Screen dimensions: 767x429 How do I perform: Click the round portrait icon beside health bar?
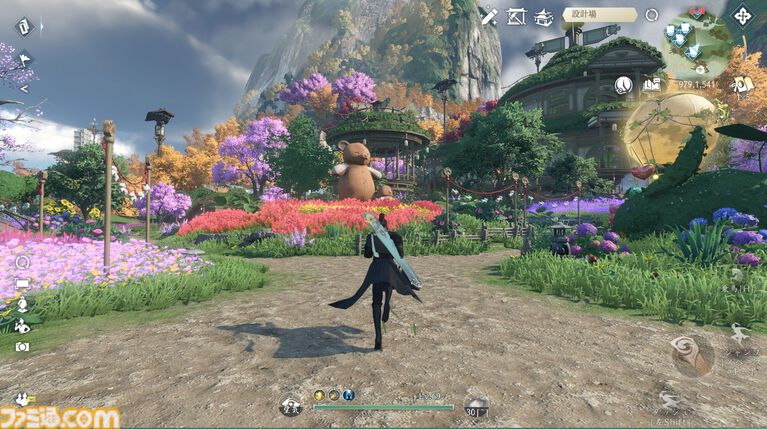click(291, 407)
